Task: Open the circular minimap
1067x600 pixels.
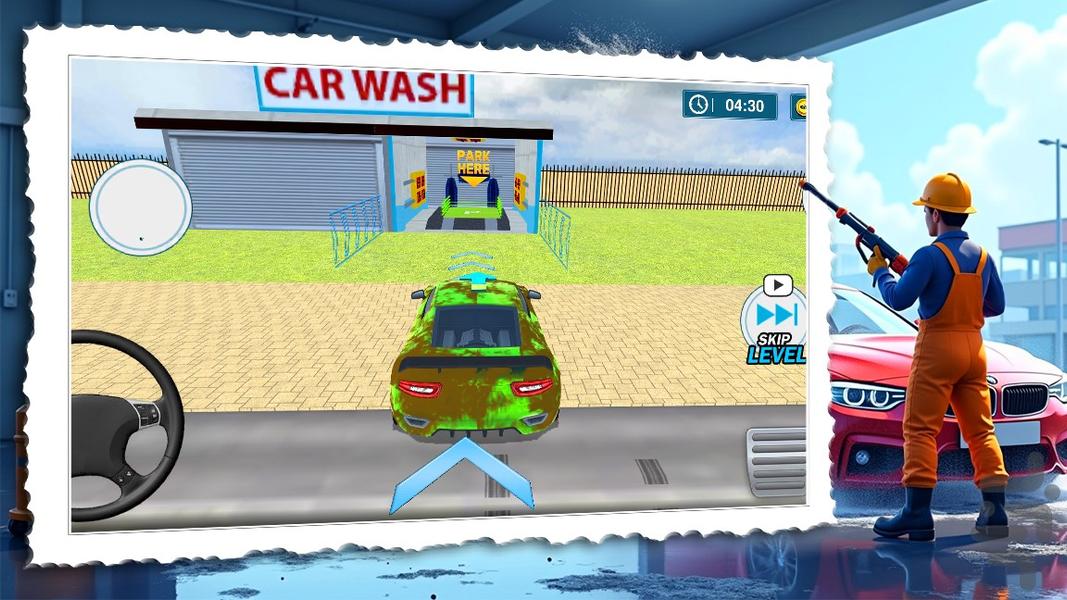Action: click(140, 209)
